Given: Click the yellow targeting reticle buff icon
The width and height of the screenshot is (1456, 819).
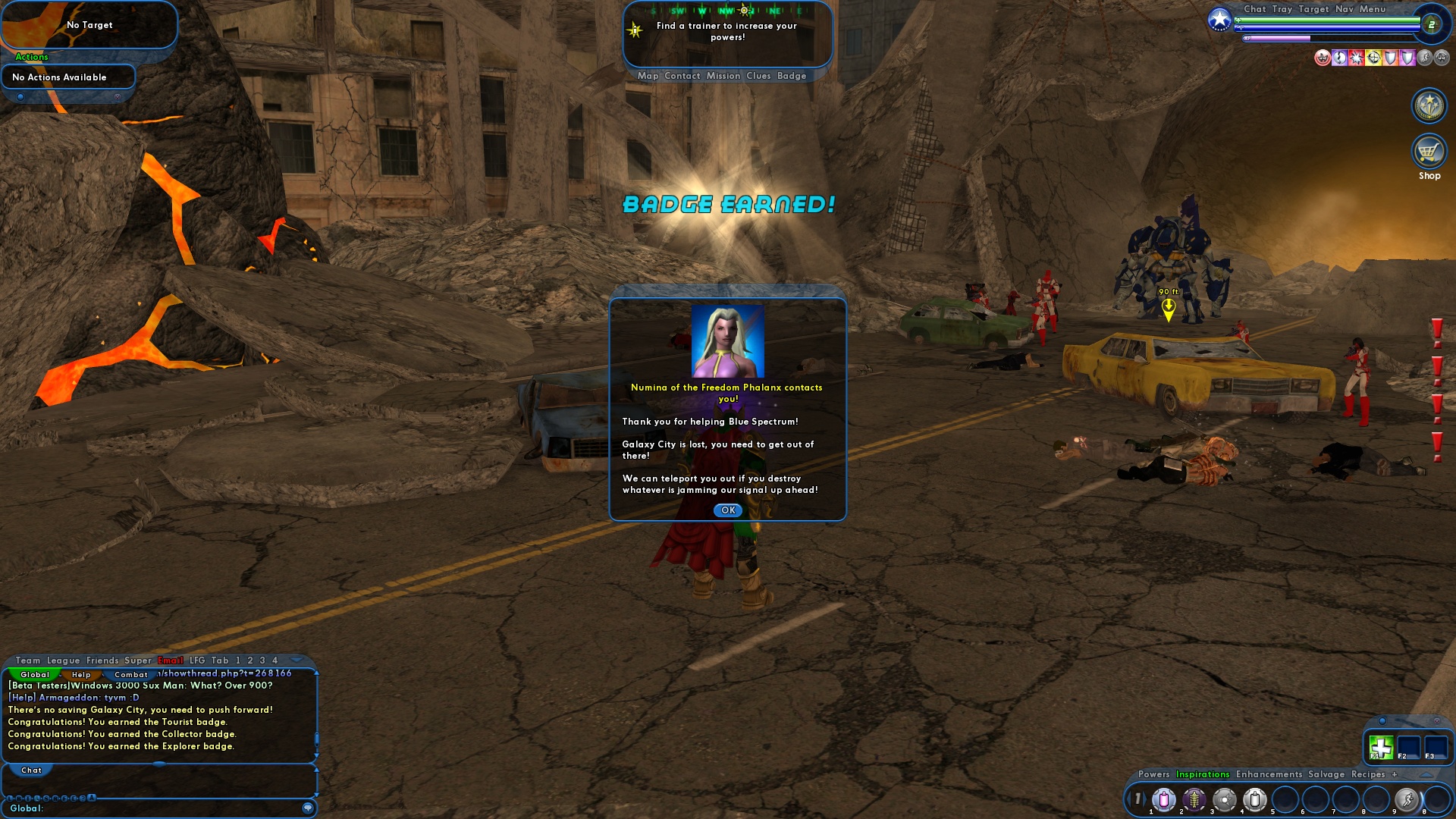Looking at the screenshot, I should point(1374,58).
